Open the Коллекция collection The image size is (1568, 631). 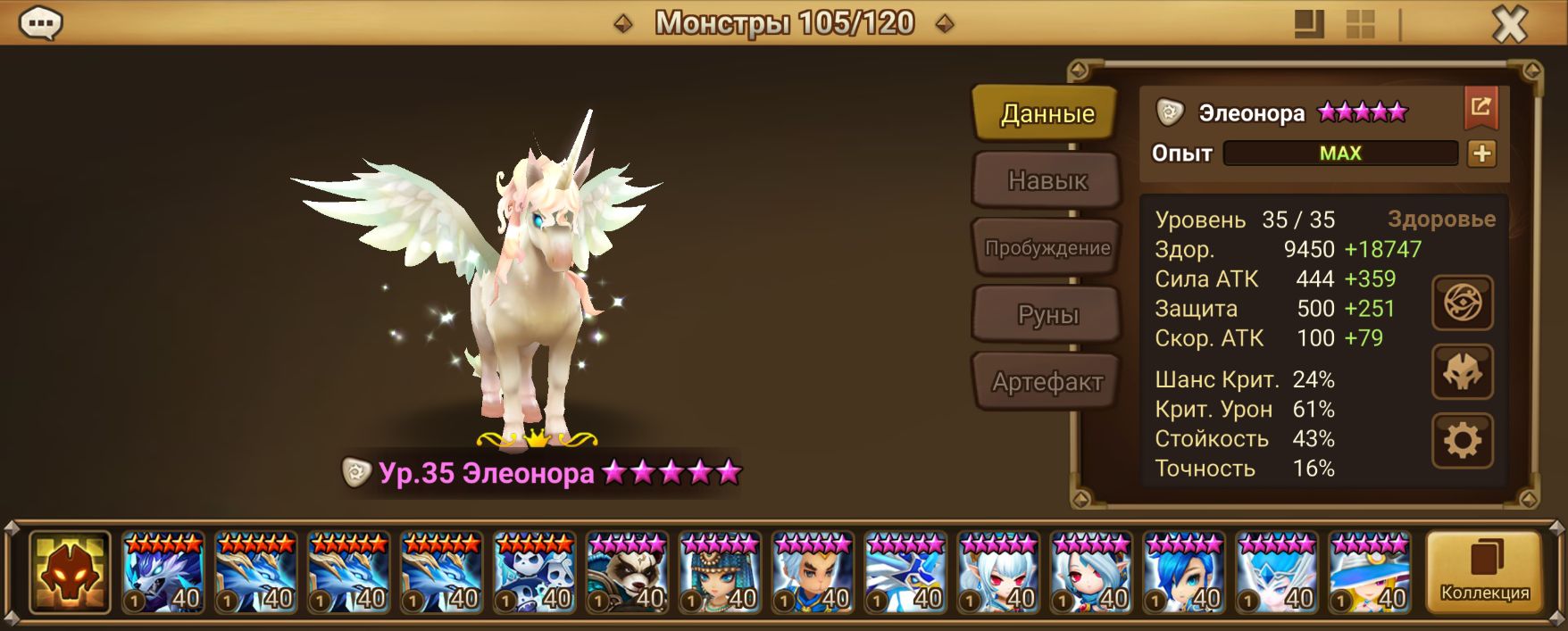point(1484,573)
